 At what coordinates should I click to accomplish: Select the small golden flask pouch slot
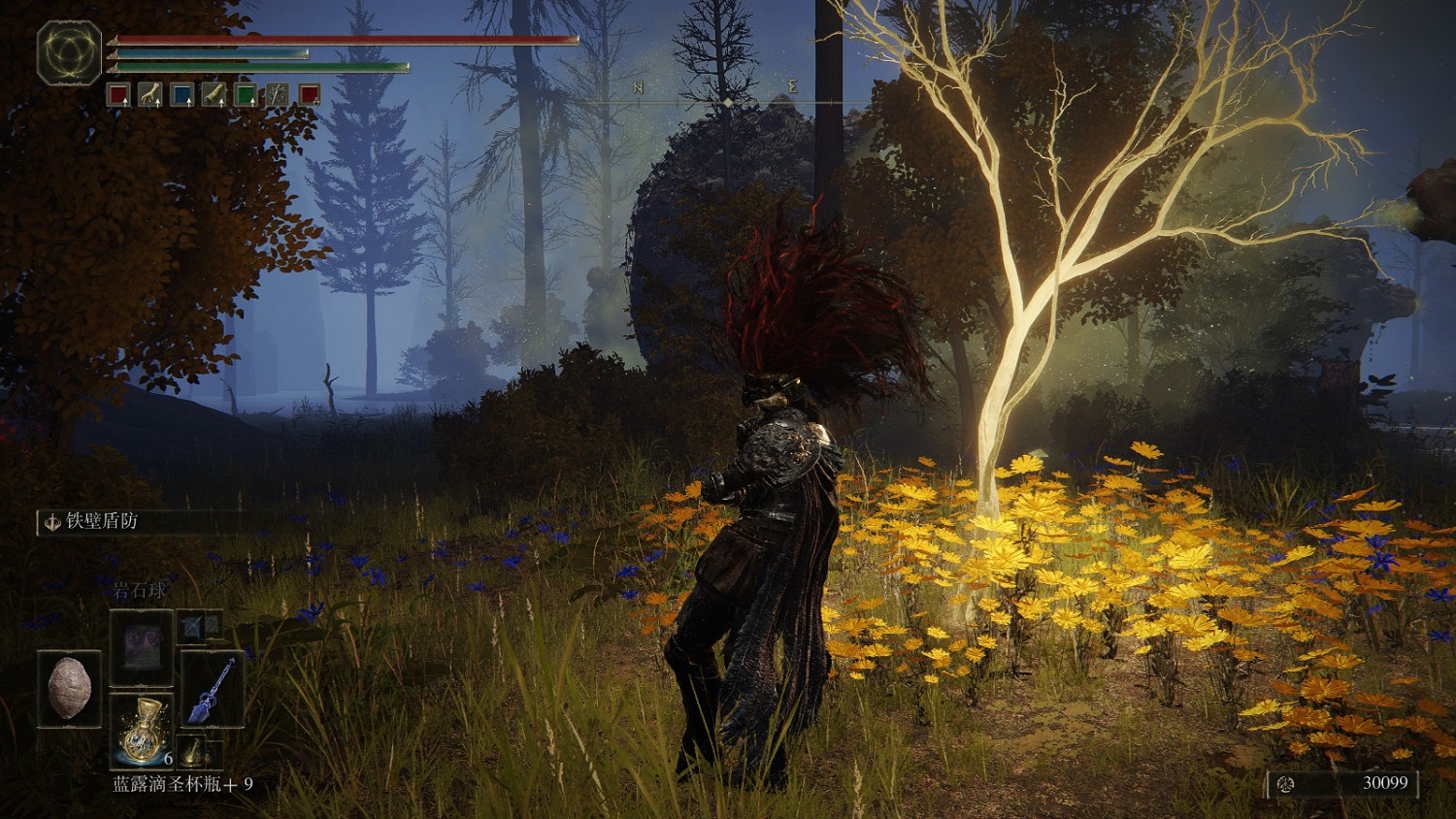pos(195,751)
